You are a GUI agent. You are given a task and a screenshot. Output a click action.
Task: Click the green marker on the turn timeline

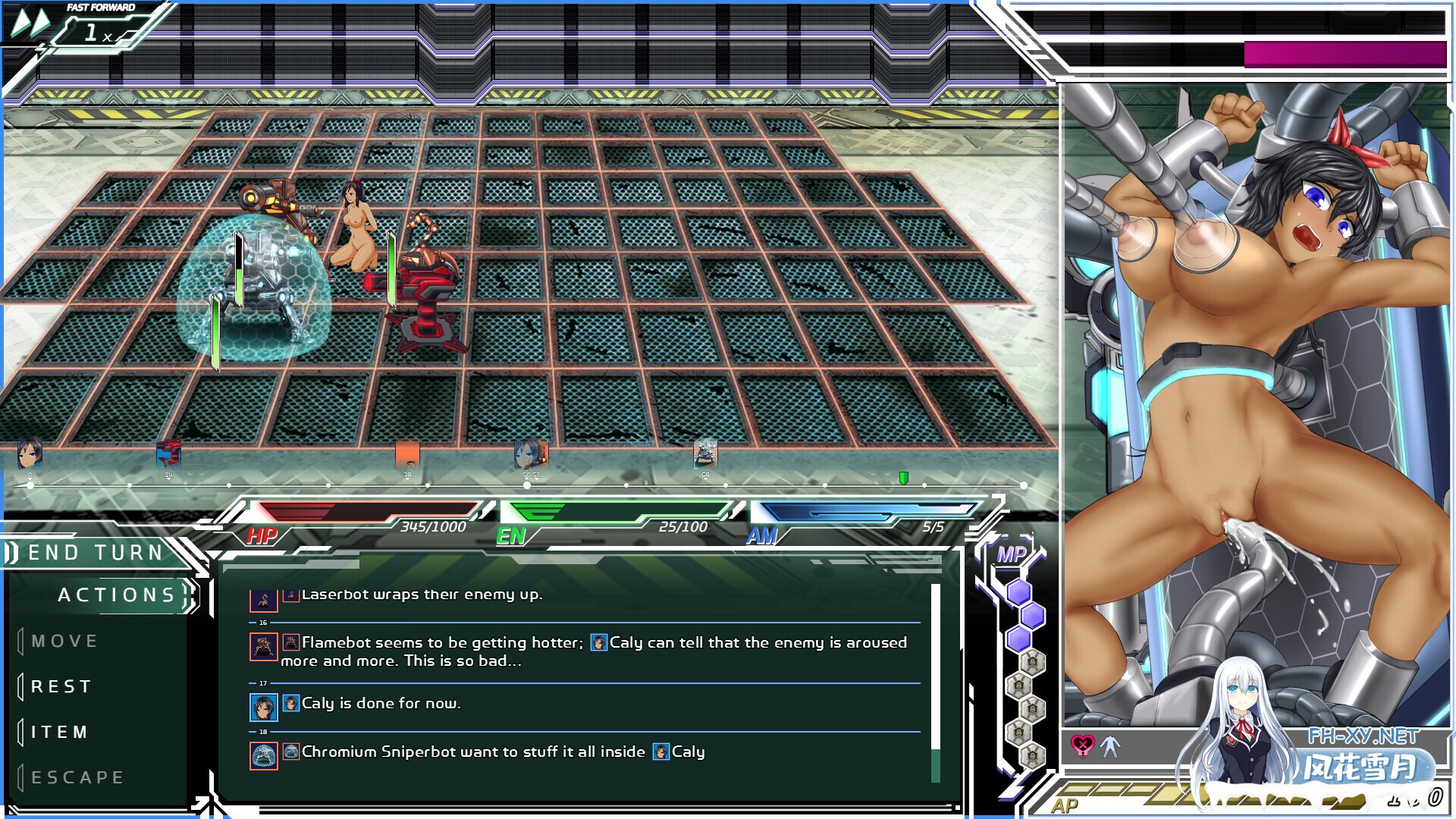903,478
